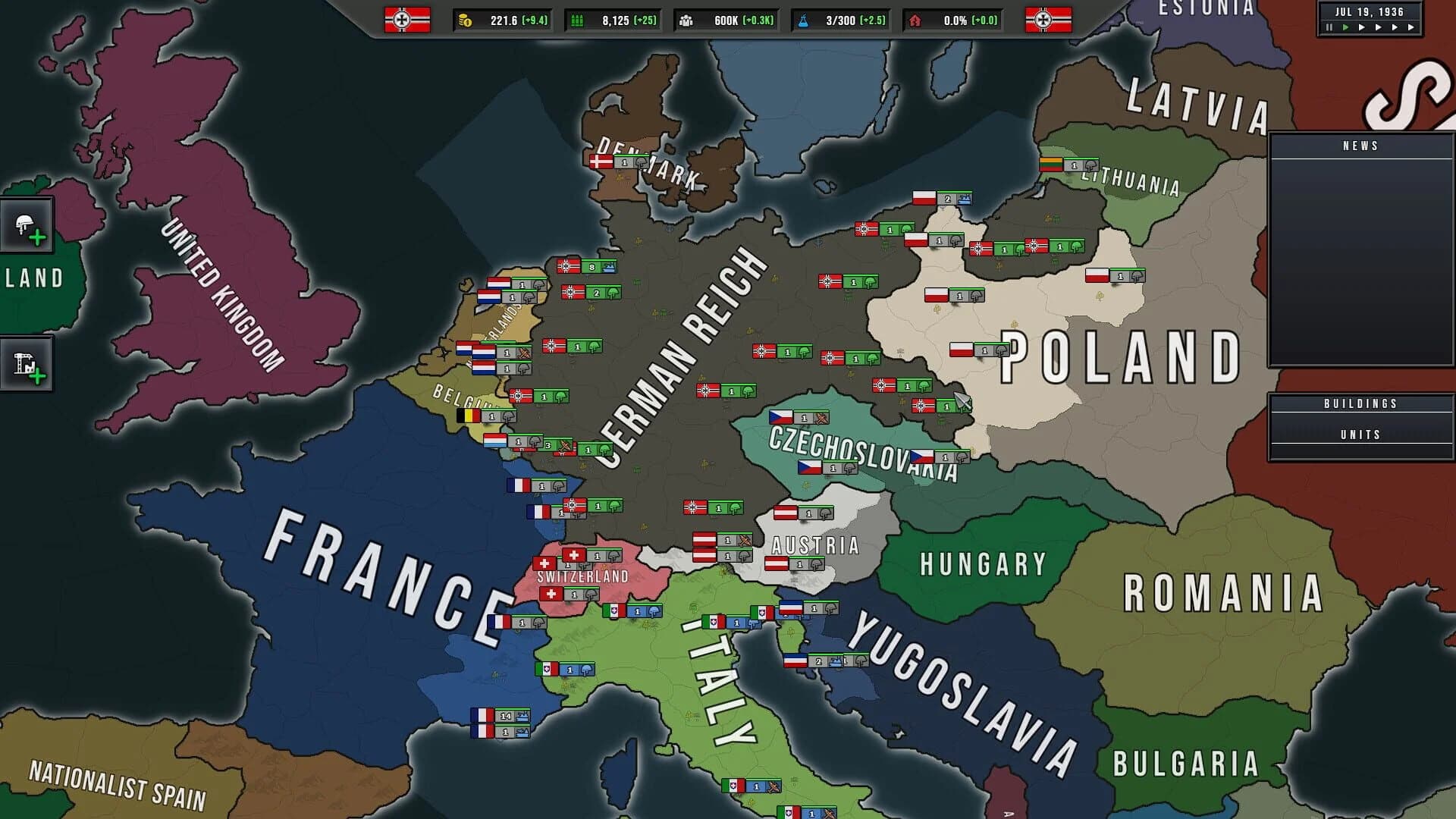This screenshot has width=1456, height=819.
Task: Open the construction crane build icon
Action: pyautogui.click(x=27, y=363)
